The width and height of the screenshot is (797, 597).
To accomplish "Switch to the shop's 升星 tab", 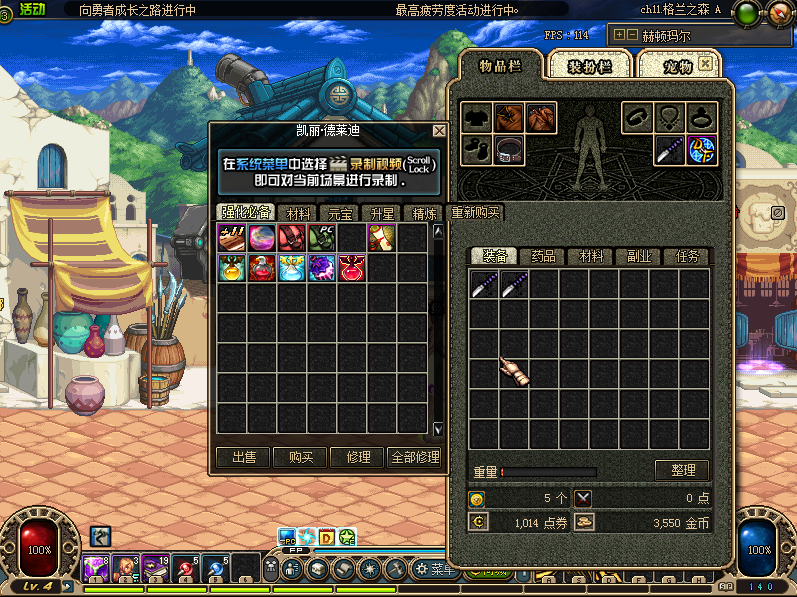I will [382, 213].
